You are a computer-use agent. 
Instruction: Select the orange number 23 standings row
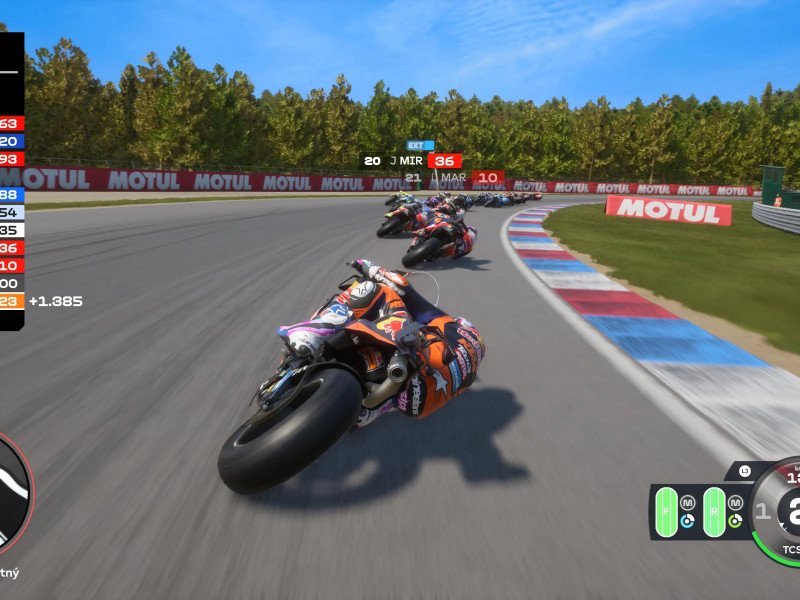coord(12,301)
